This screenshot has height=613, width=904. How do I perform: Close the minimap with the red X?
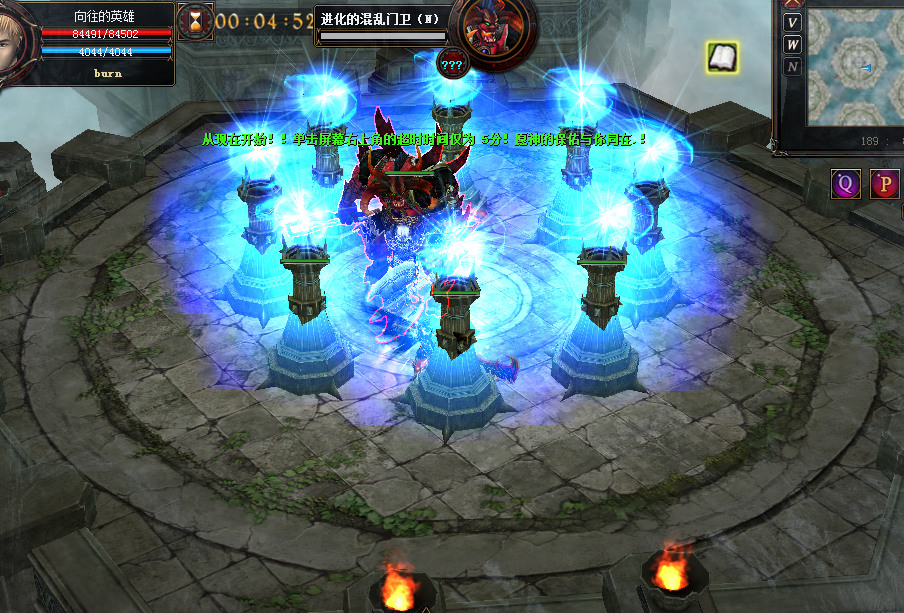[x=792, y=3]
